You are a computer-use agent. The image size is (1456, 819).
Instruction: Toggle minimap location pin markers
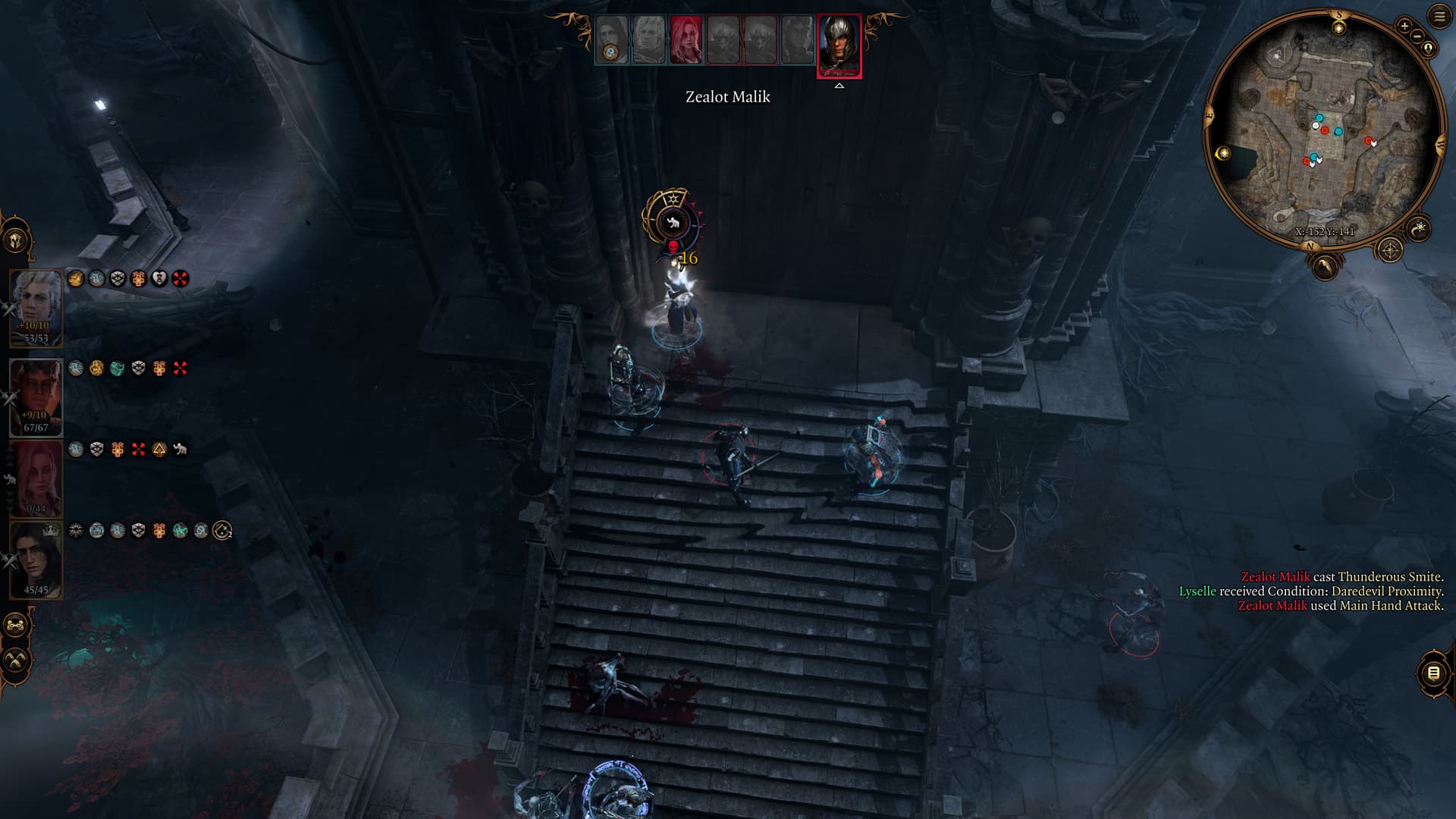click(x=1429, y=49)
